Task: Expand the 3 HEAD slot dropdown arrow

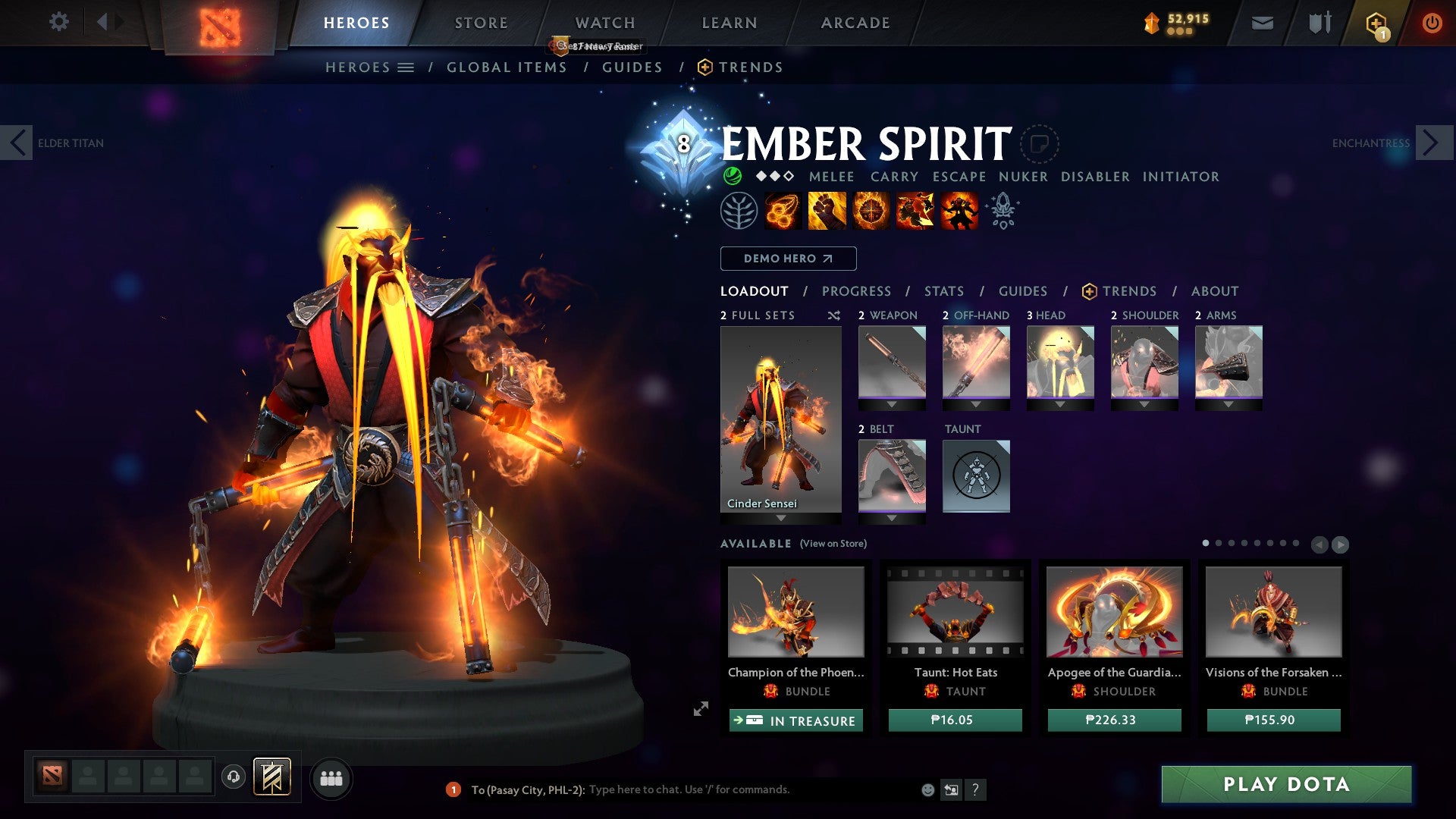Action: (x=1060, y=404)
